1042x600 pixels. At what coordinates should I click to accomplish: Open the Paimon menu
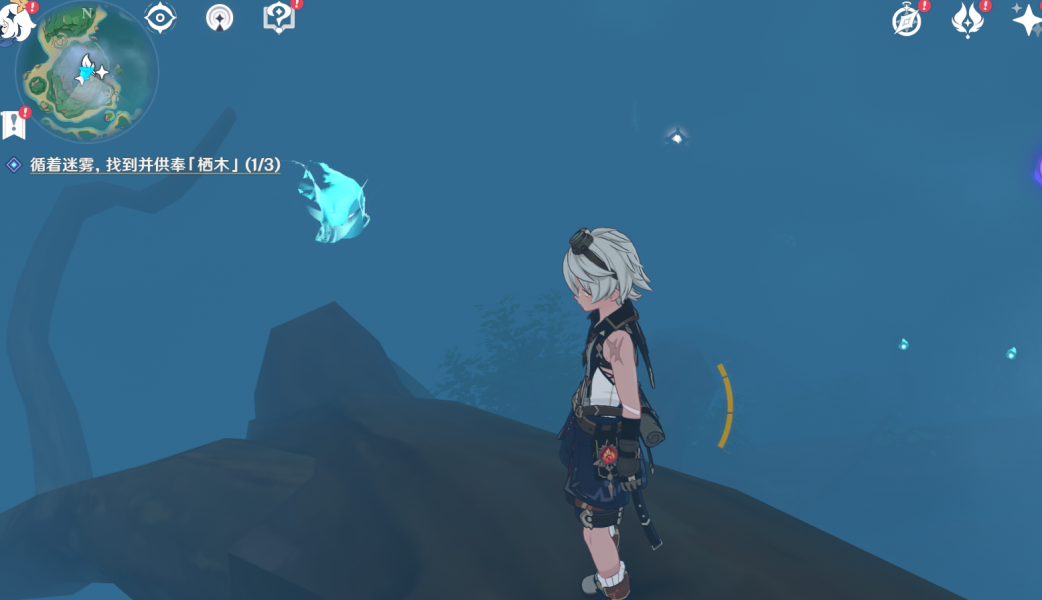tap(14, 21)
